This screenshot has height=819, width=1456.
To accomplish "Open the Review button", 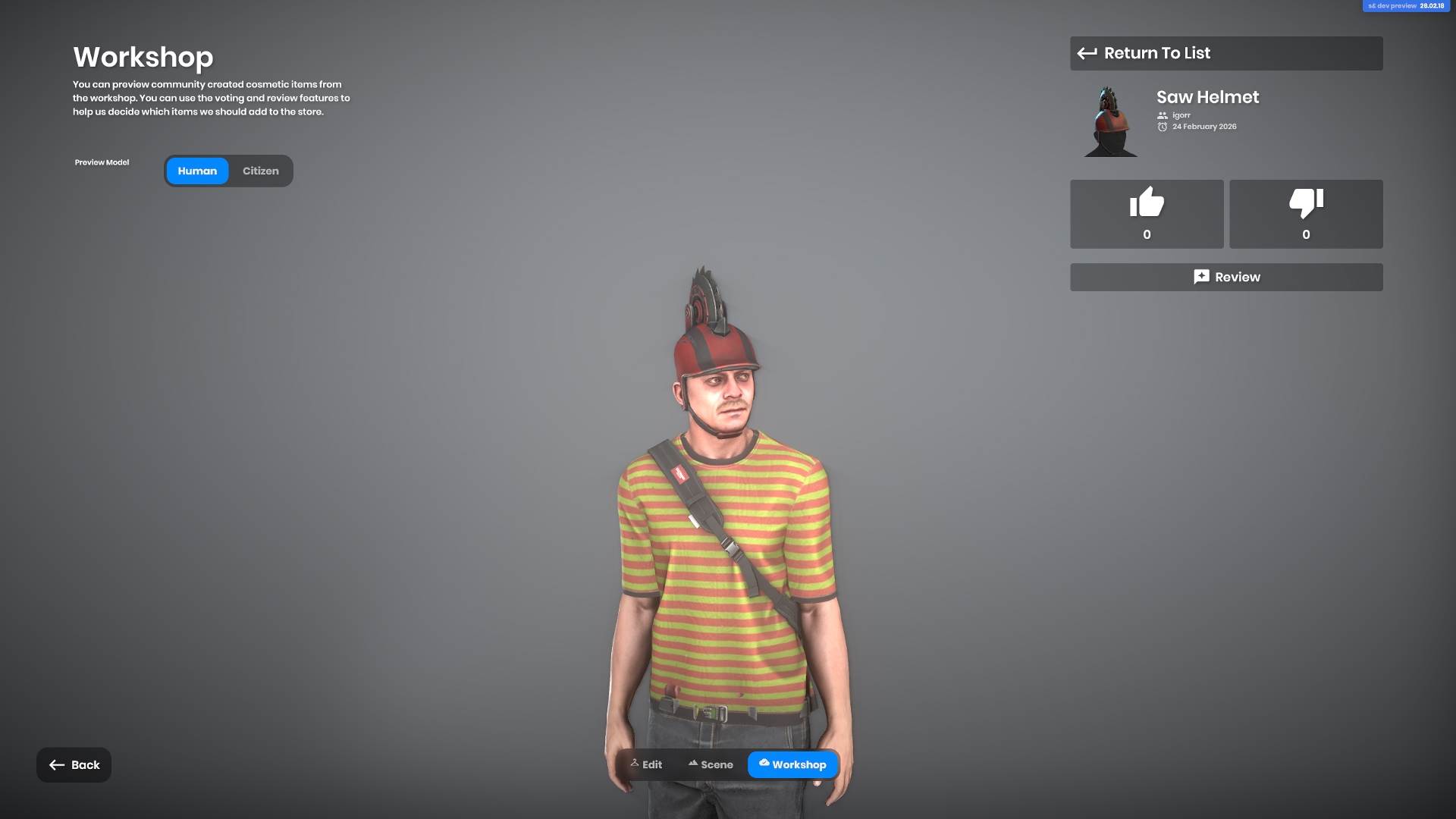I will pos(1225,278).
